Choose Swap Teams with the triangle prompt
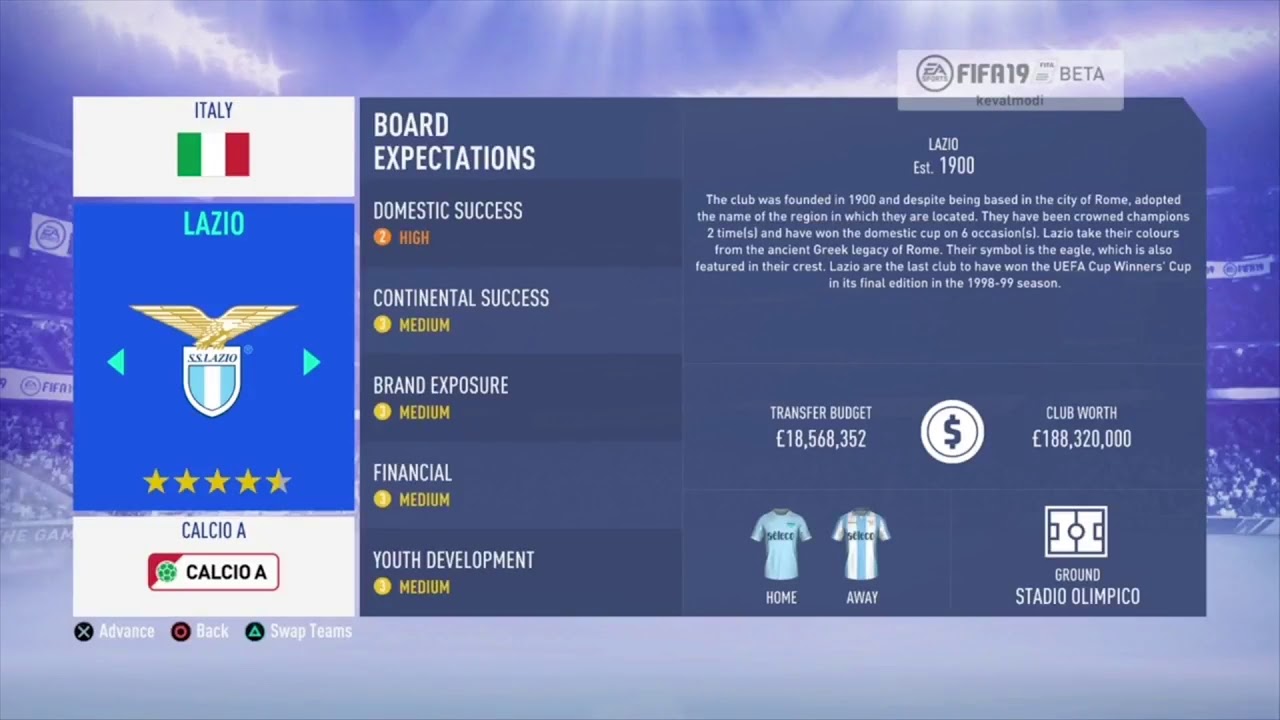This screenshot has height=720, width=1280. pyautogui.click(x=297, y=631)
